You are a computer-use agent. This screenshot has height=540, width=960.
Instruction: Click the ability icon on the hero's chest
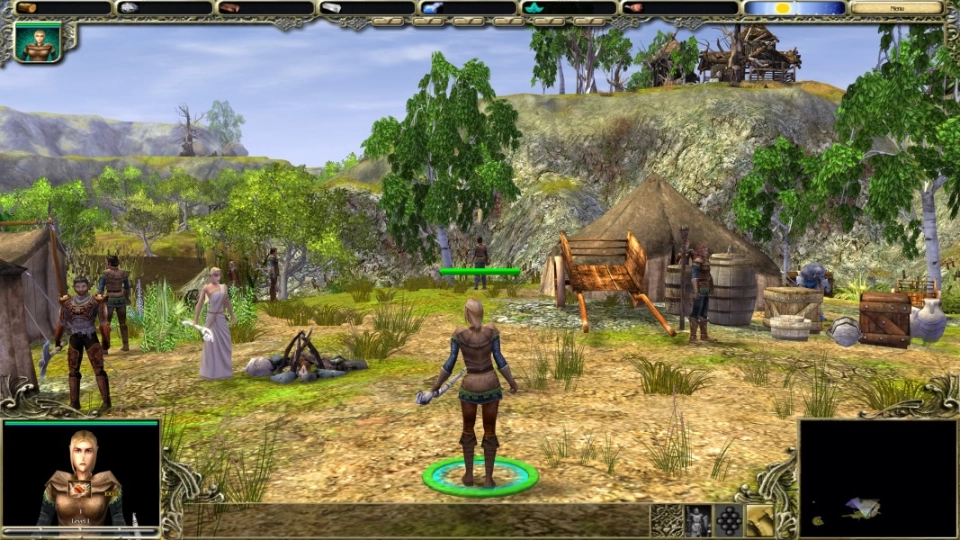coord(81,490)
